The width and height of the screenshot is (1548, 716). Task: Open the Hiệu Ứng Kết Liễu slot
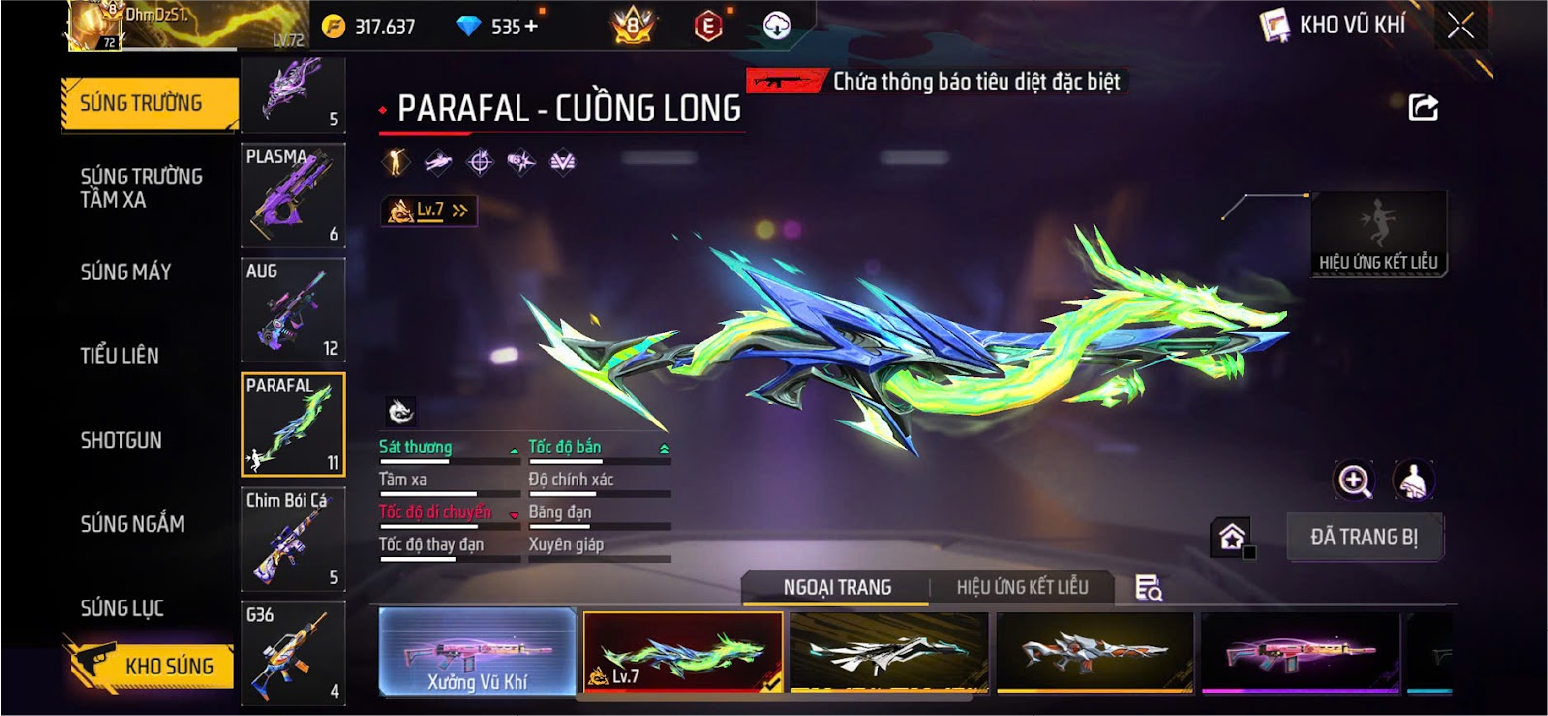point(1378,234)
